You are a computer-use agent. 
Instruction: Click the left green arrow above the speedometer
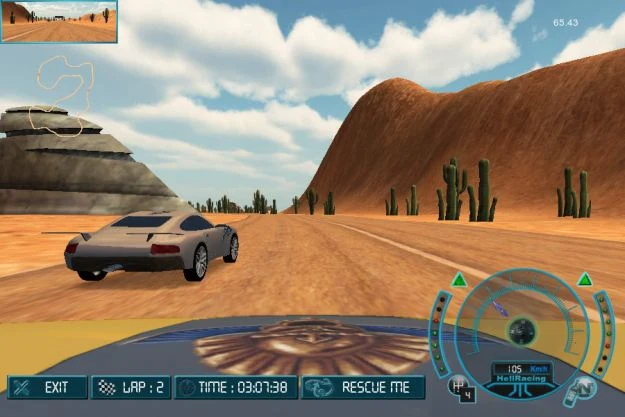click(x=458, y=279)
